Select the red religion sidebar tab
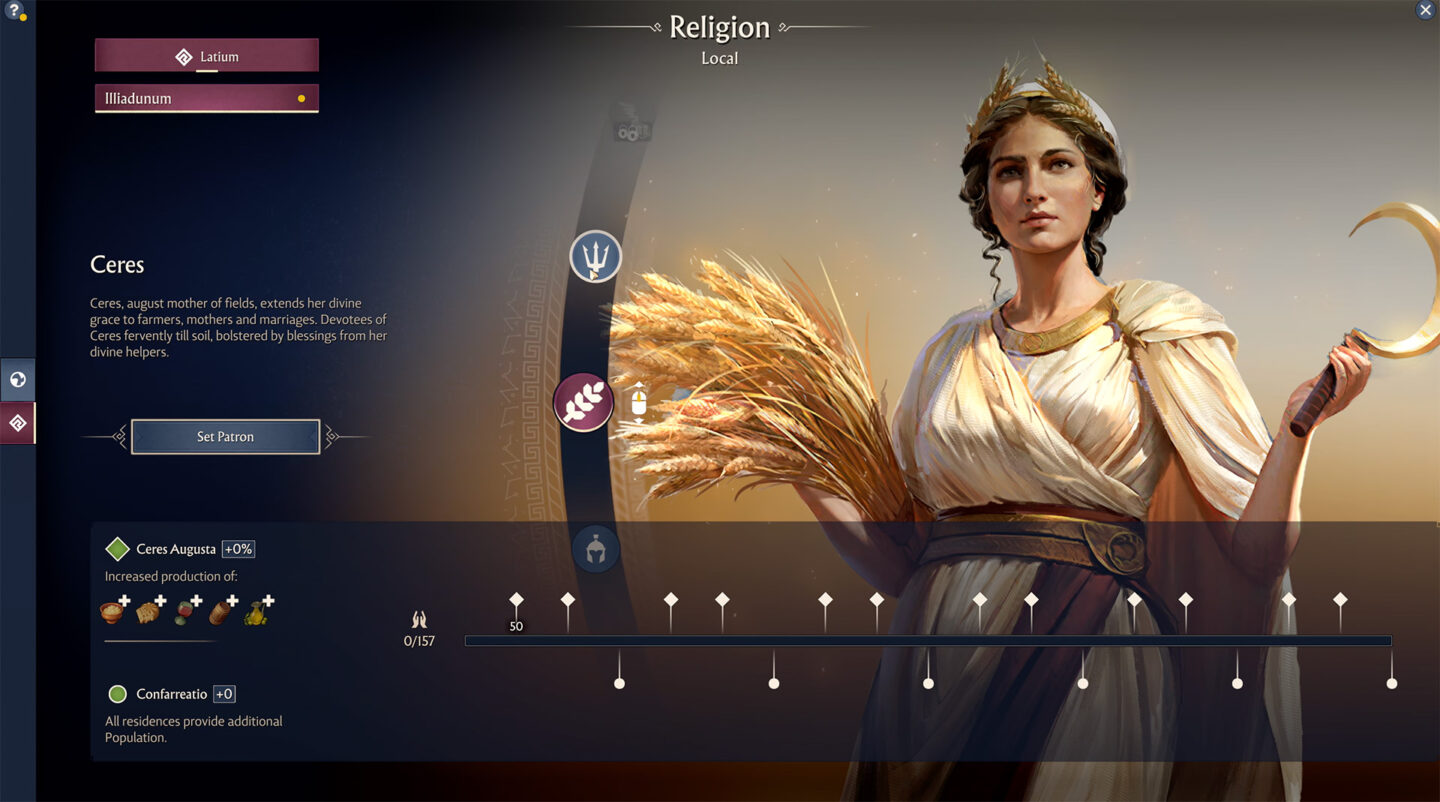 coord(17,422)
